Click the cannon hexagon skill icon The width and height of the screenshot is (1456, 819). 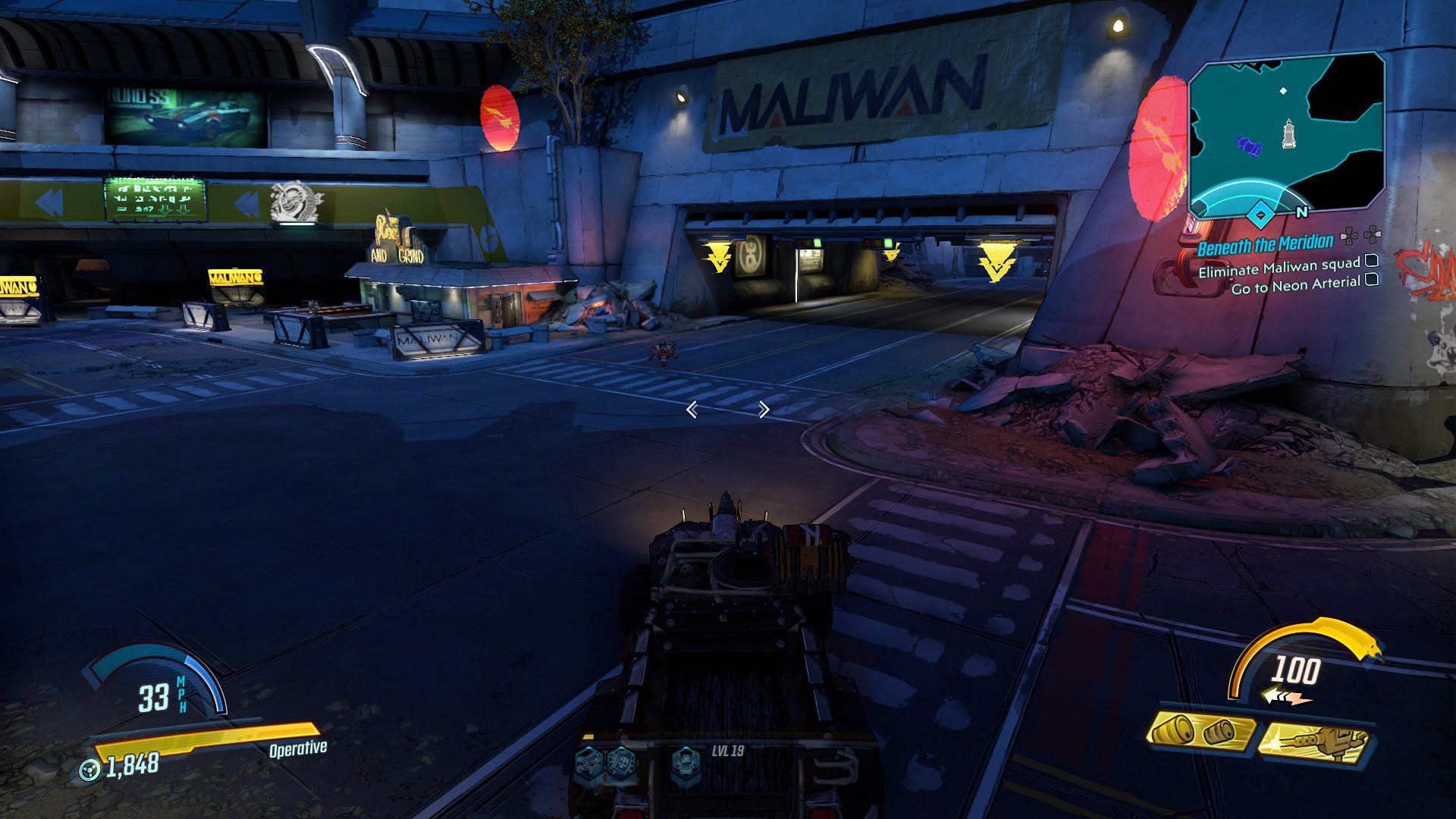pyautogui.click(x=588, y=760)
